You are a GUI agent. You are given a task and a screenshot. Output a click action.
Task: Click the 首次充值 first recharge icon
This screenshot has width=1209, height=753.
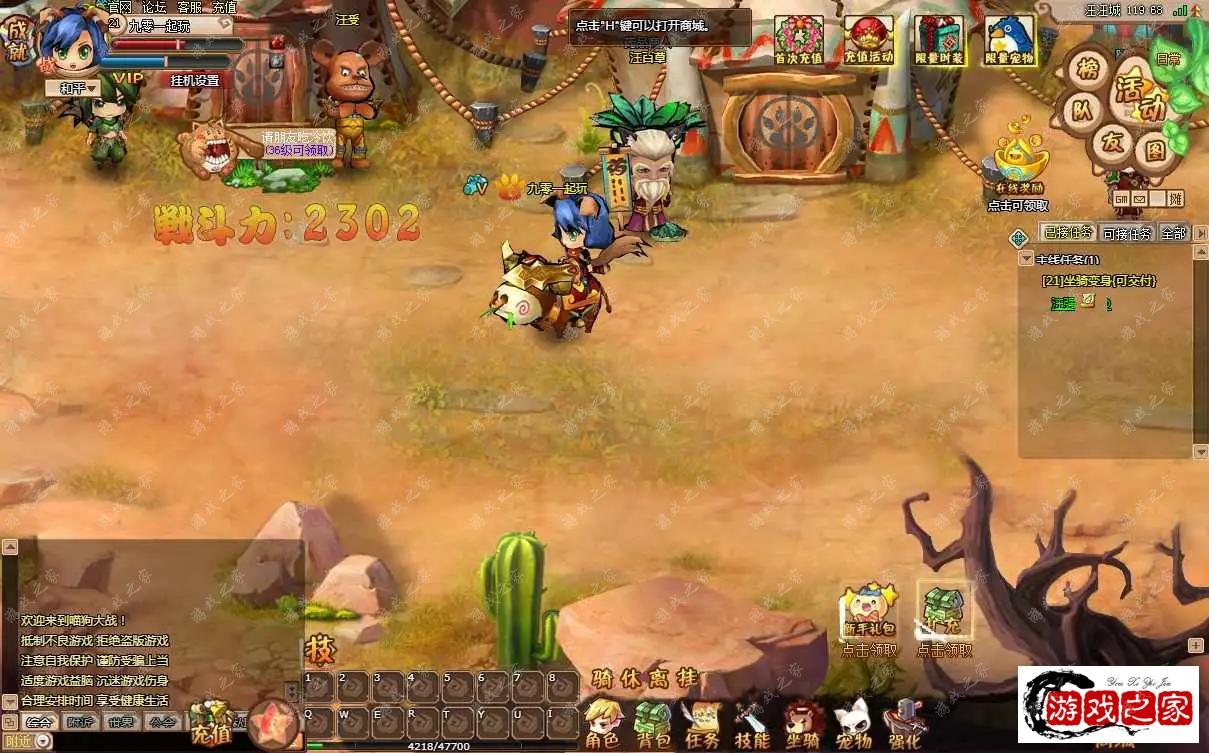tap(798, 40)
